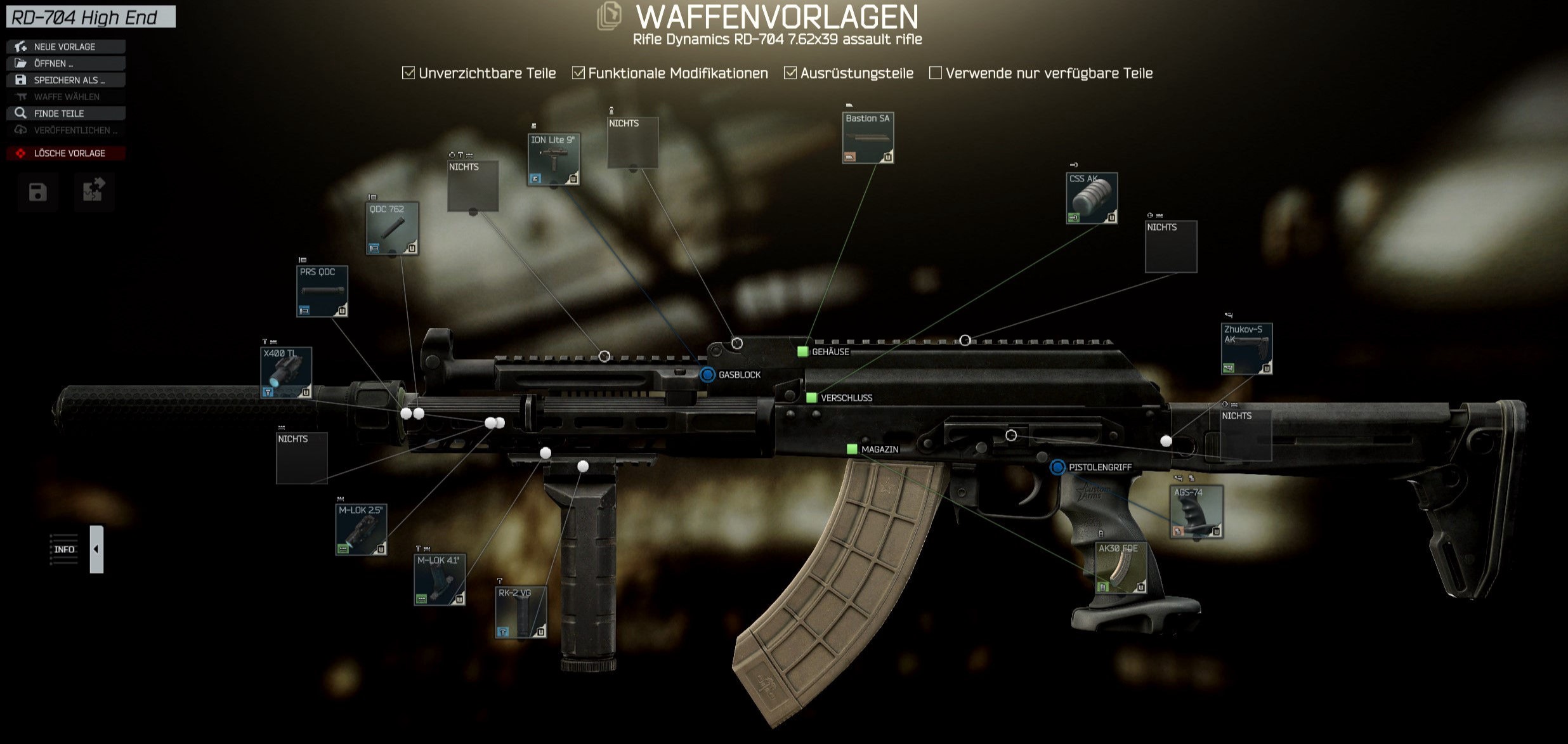Create a new preset with Neue Vorlage

65,47
